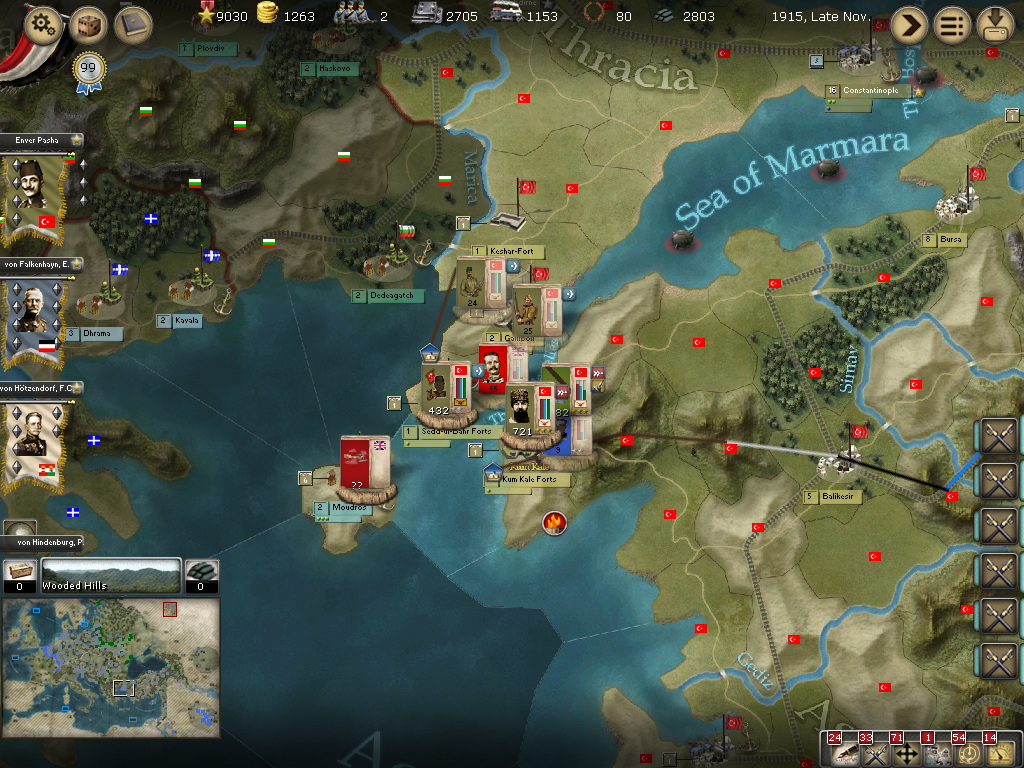This screenshot has width=1024, height=768.
Task: Open the gear settings menu
Action: pos(41,24)
